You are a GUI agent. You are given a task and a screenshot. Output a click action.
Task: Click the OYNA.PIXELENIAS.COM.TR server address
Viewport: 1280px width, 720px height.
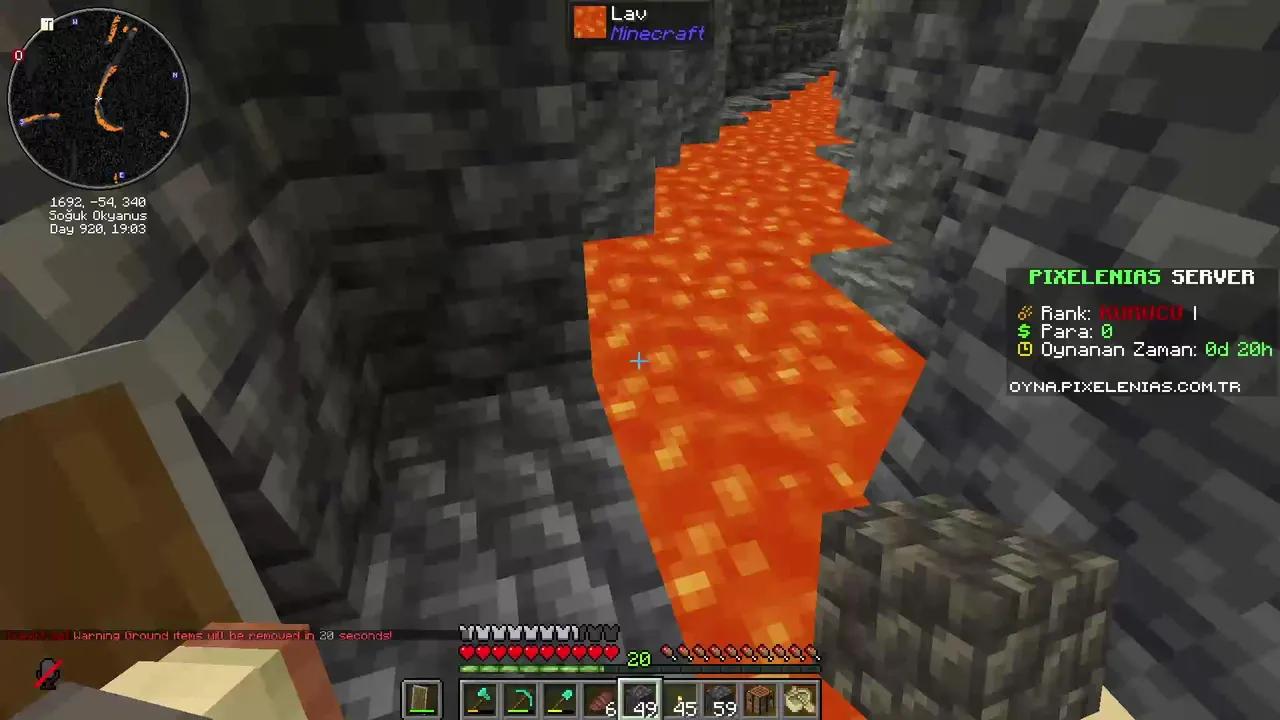1124,387
